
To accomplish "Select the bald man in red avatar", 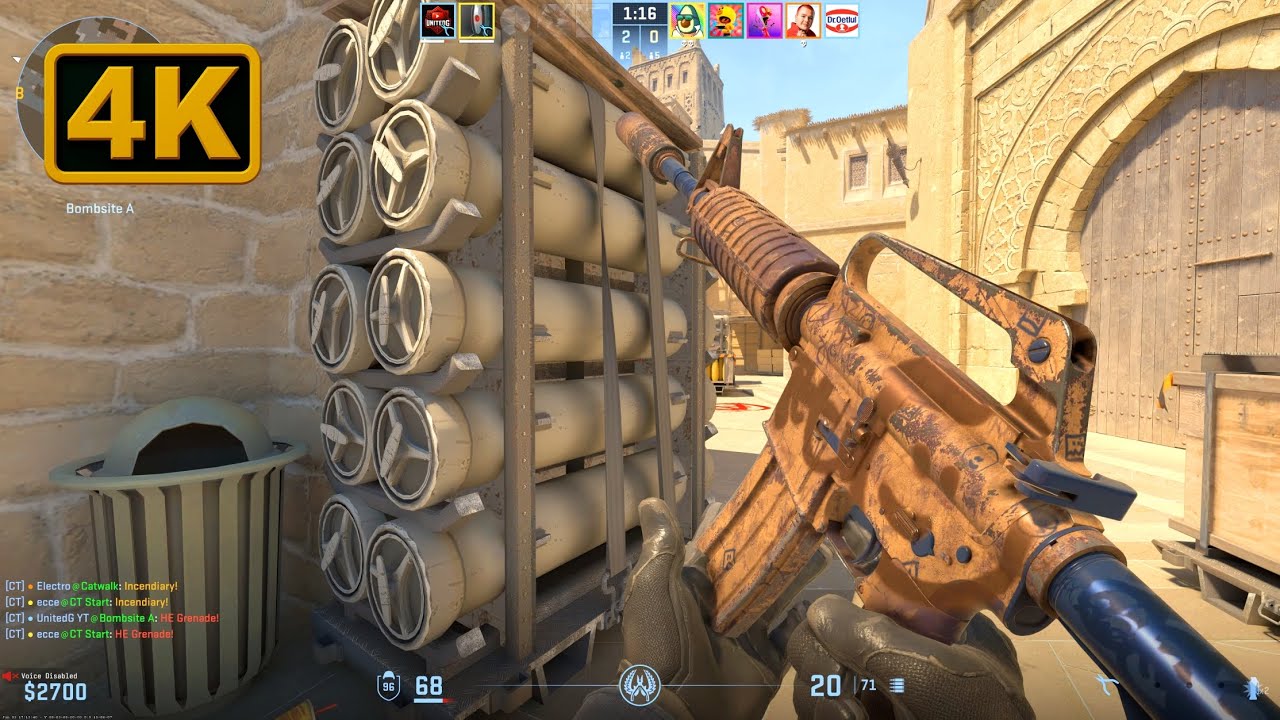I will [x=803, y=21].
